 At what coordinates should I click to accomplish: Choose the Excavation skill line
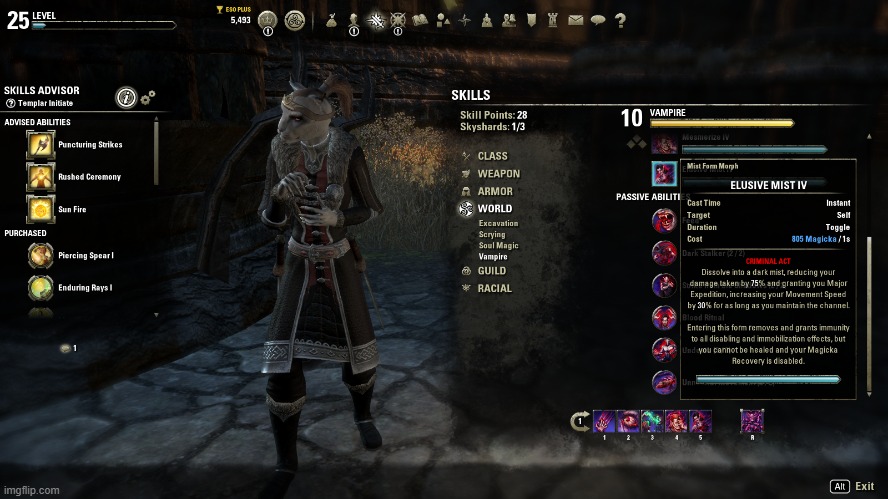498,223
